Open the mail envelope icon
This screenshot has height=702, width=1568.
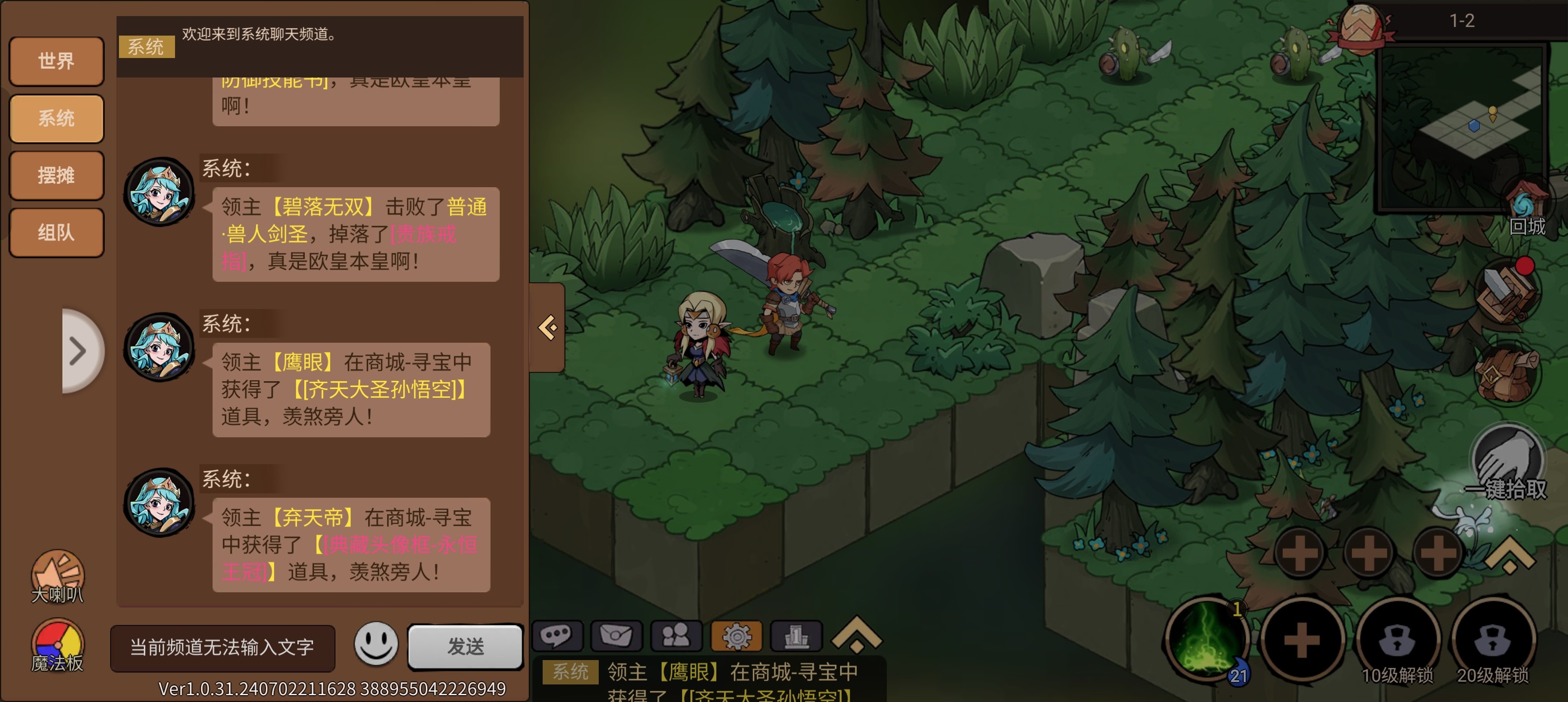point(616,636)
